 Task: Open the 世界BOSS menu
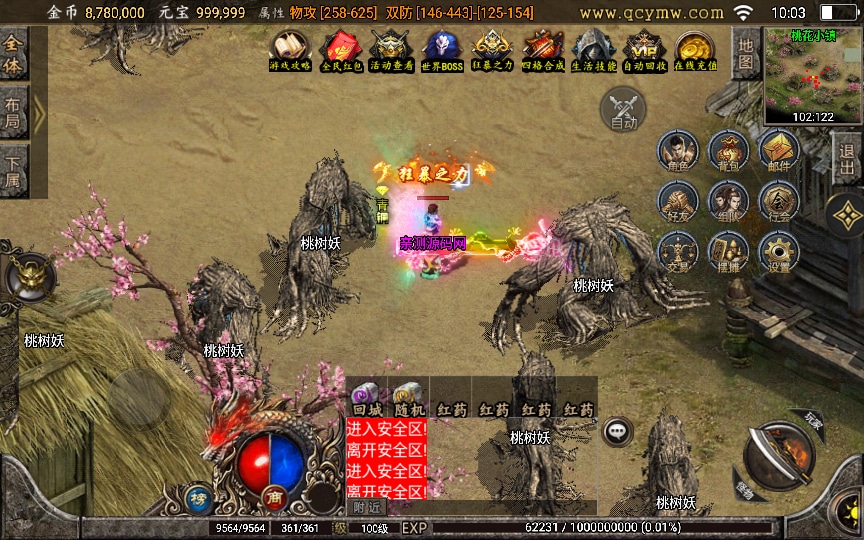(x=442, y=50)
